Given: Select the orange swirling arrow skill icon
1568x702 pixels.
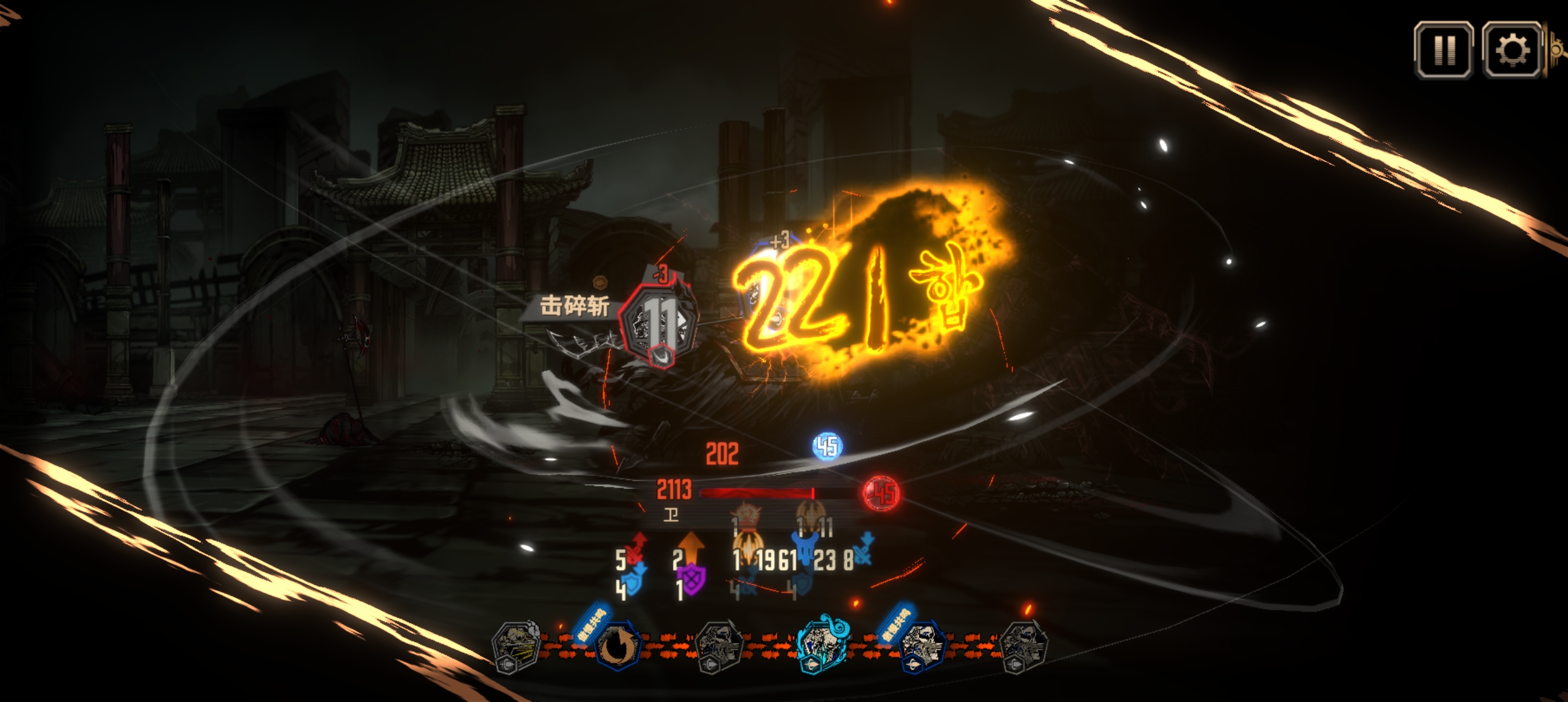Looking at the screenshot, I should (x=615, y=646).
